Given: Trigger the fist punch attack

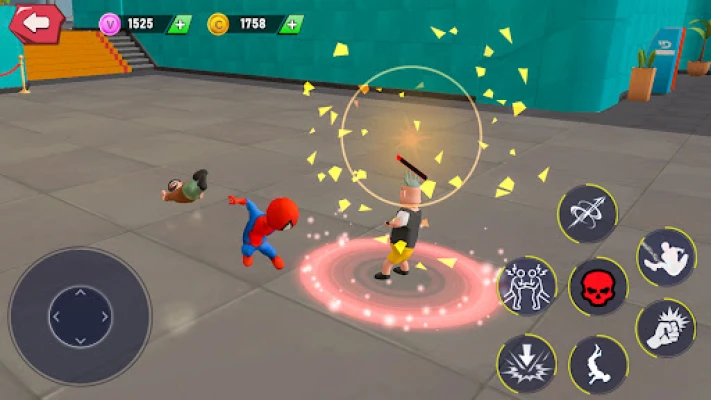Looking at the screenshot, I should point(666,328).
